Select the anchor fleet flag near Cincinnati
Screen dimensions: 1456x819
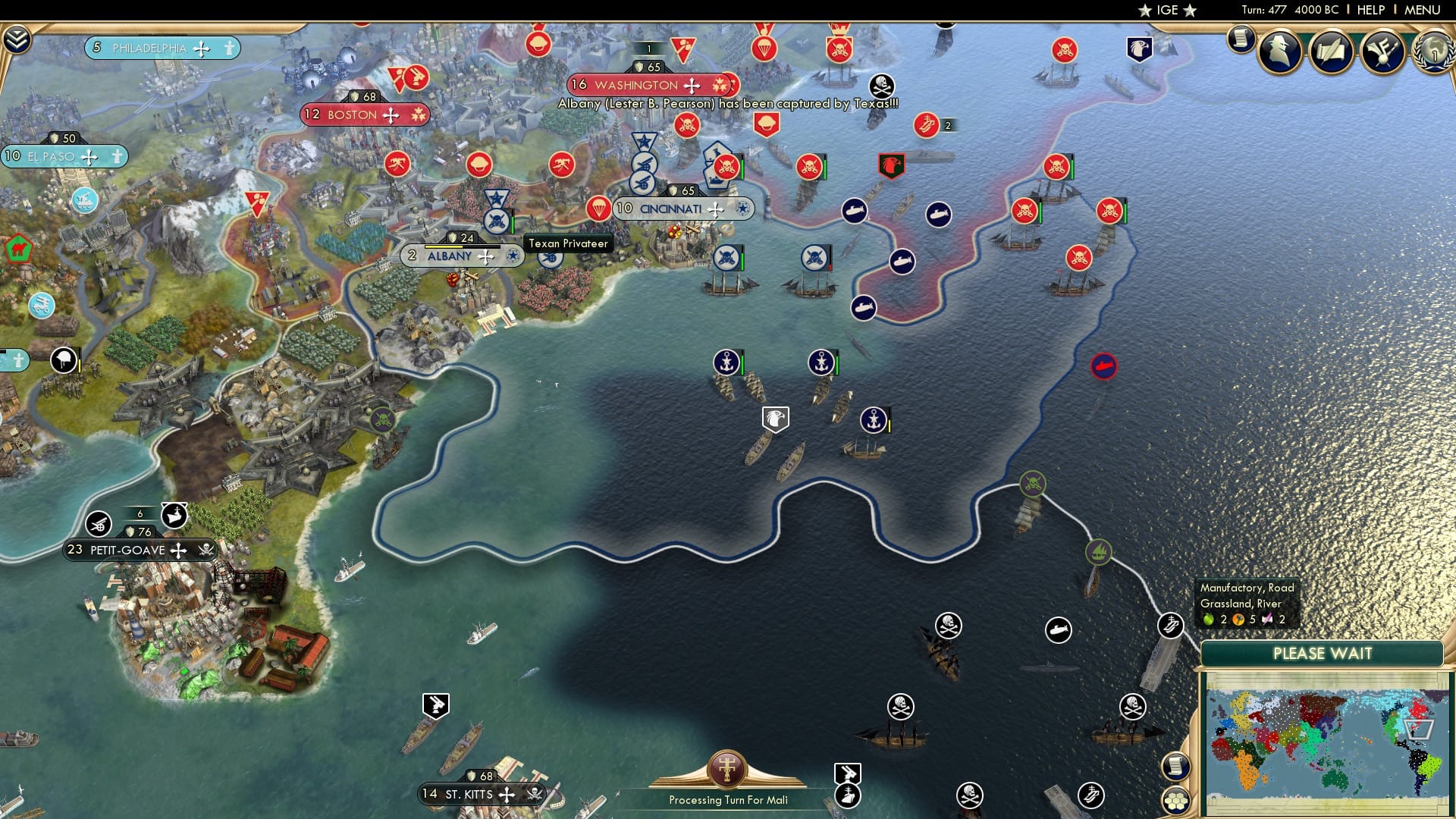tap(729, 360)
